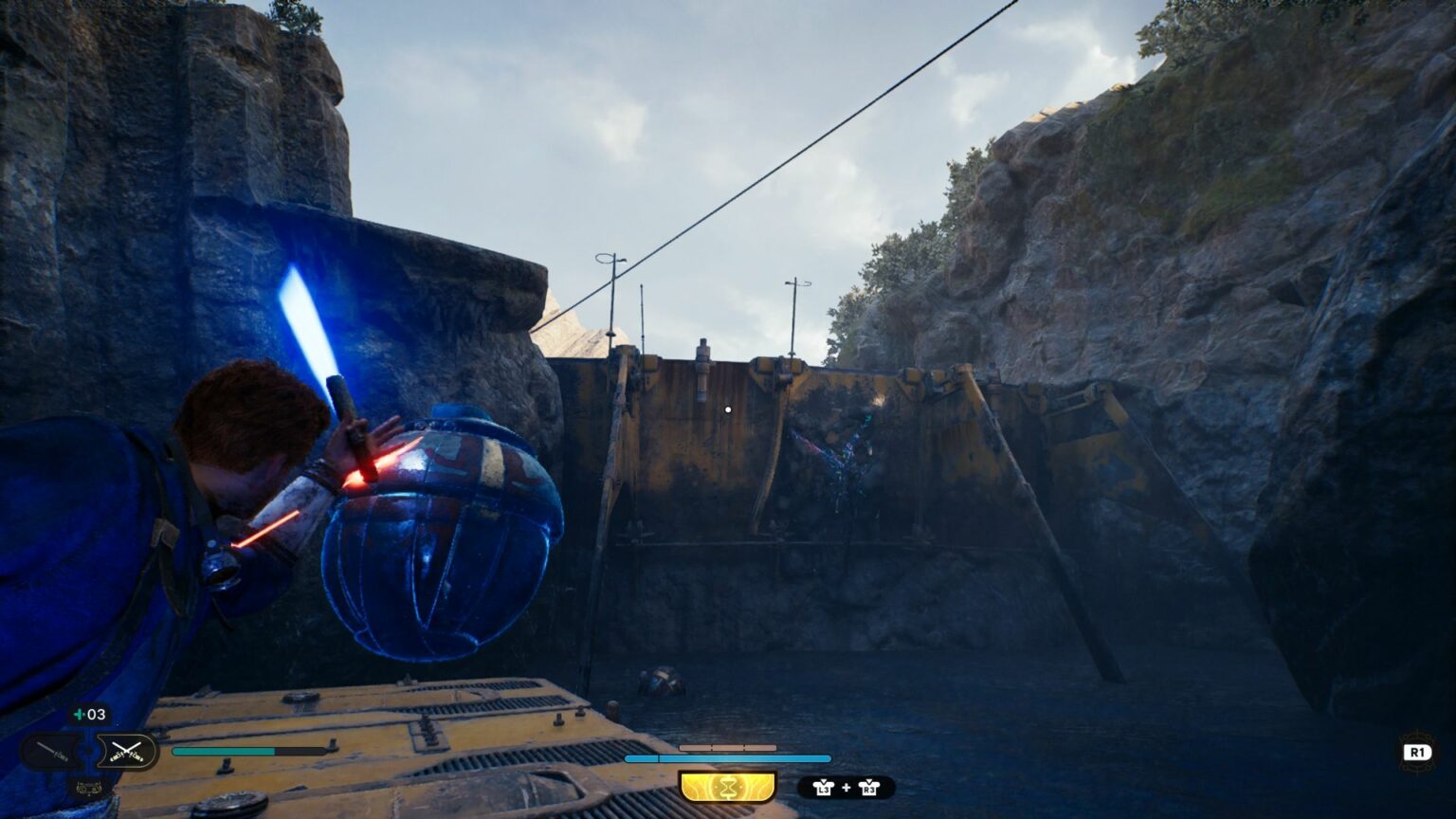Click the blue enemy health bar
Viewport: 1456px width, 819px height.
728,758
